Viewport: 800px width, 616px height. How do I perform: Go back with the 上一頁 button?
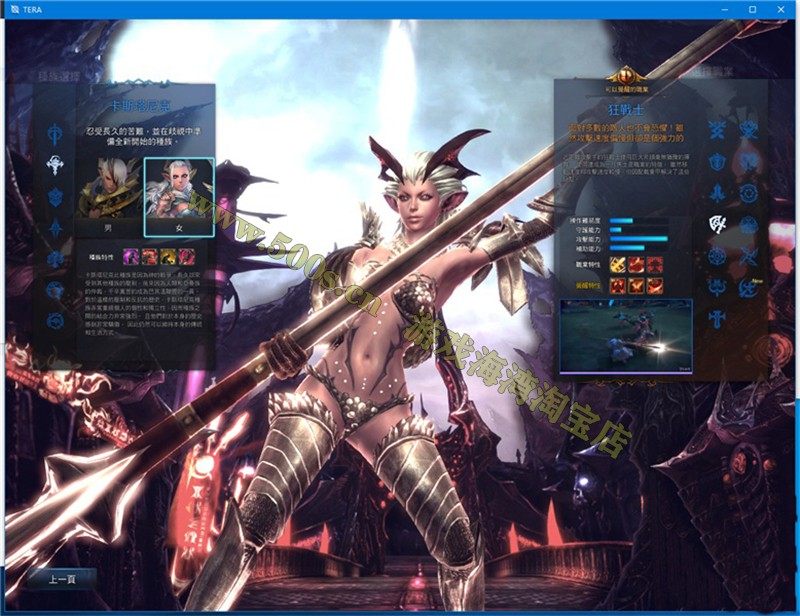pos(61,579)
